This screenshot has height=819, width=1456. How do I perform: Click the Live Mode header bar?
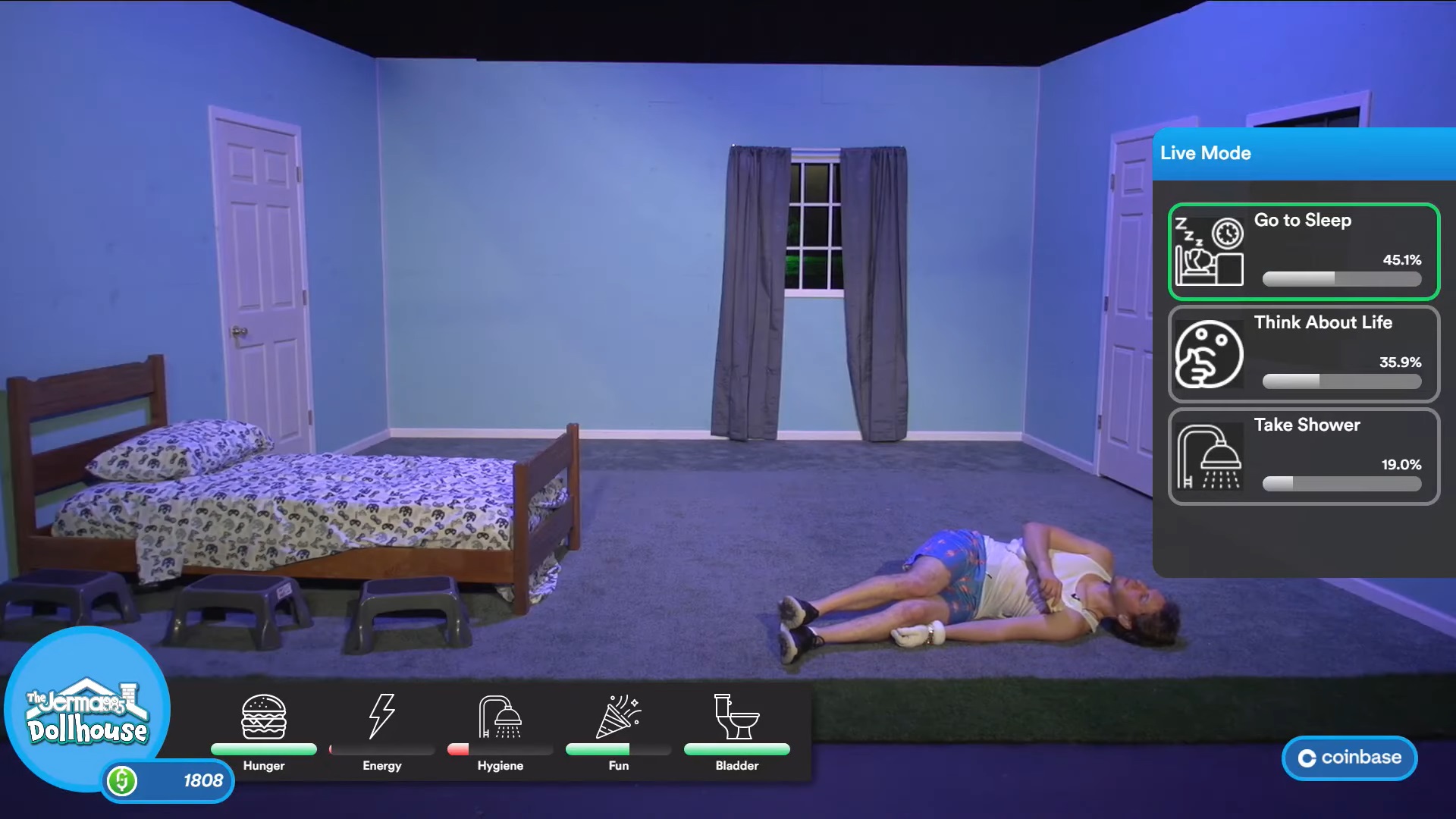pos(1302,153)
